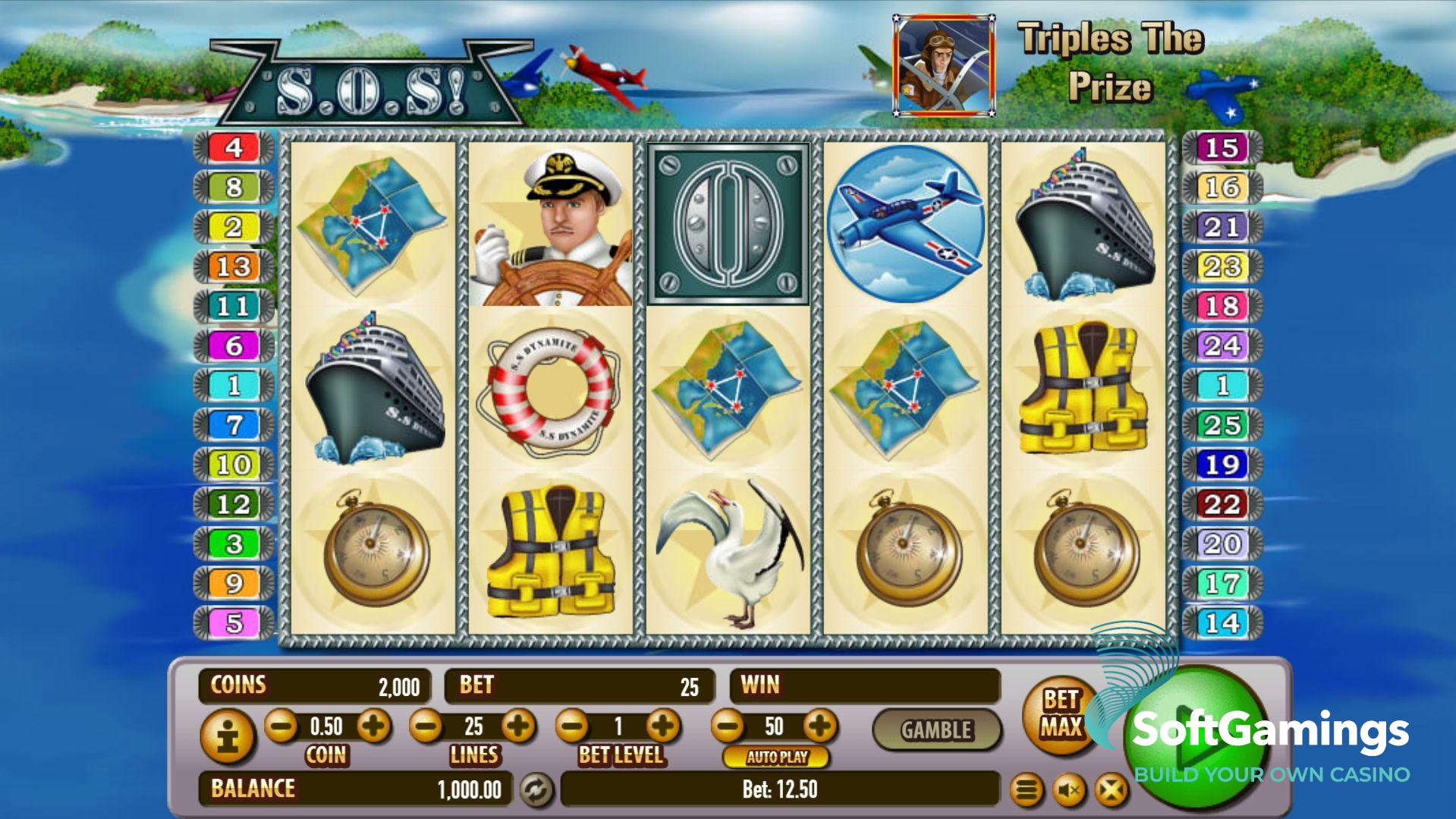Lower the bet level
The height and width of the screenshot is (819, 1456).
click(573, 726)
